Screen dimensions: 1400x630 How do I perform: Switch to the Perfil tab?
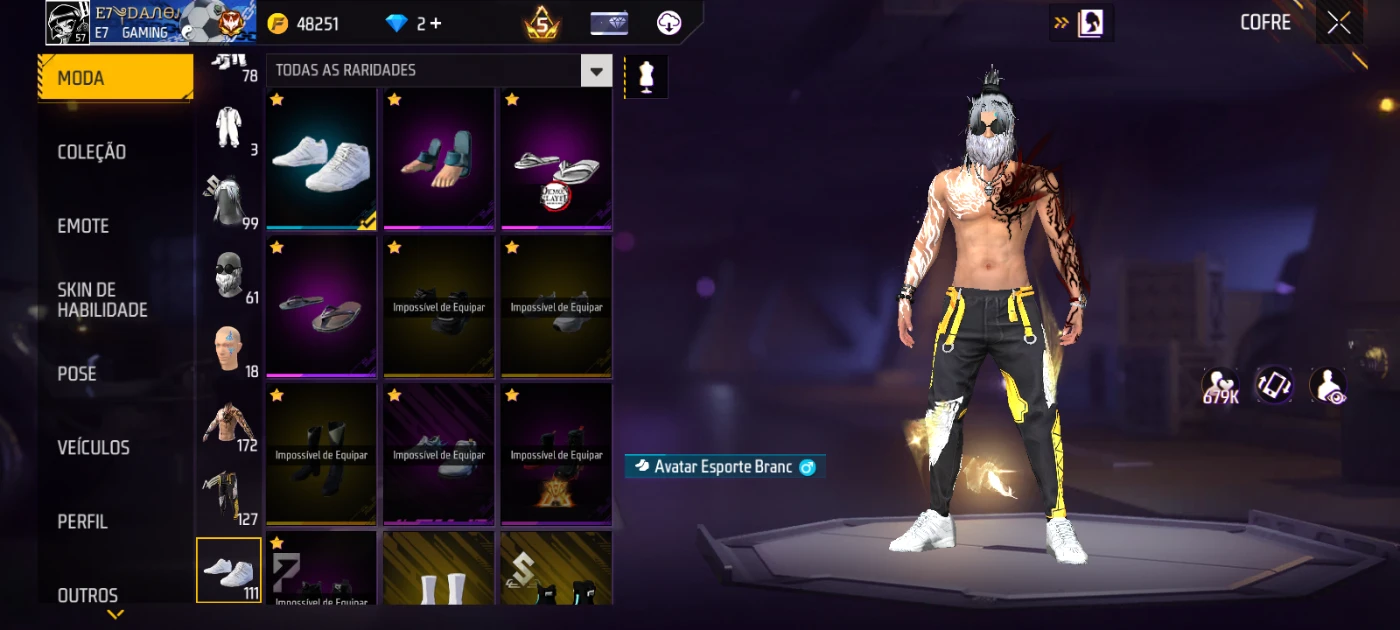[82, 522]
